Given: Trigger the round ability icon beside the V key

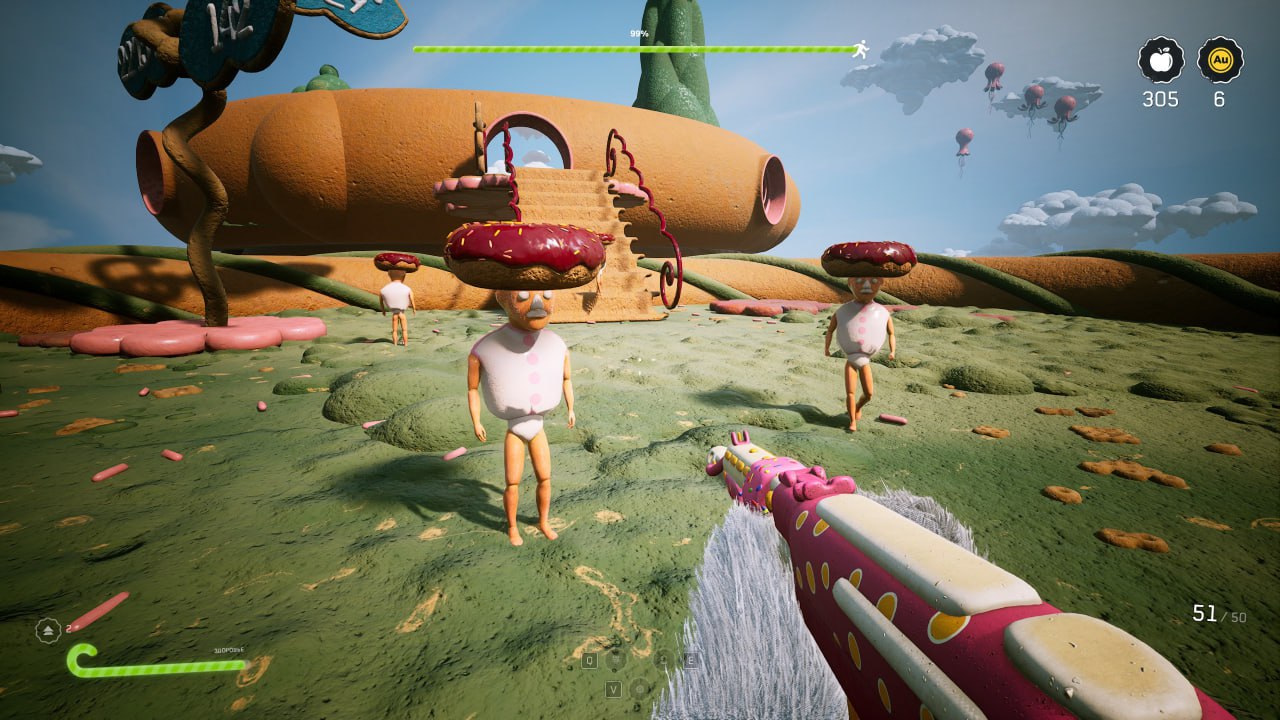Looking at the screenshot, I should pos(640,688).
